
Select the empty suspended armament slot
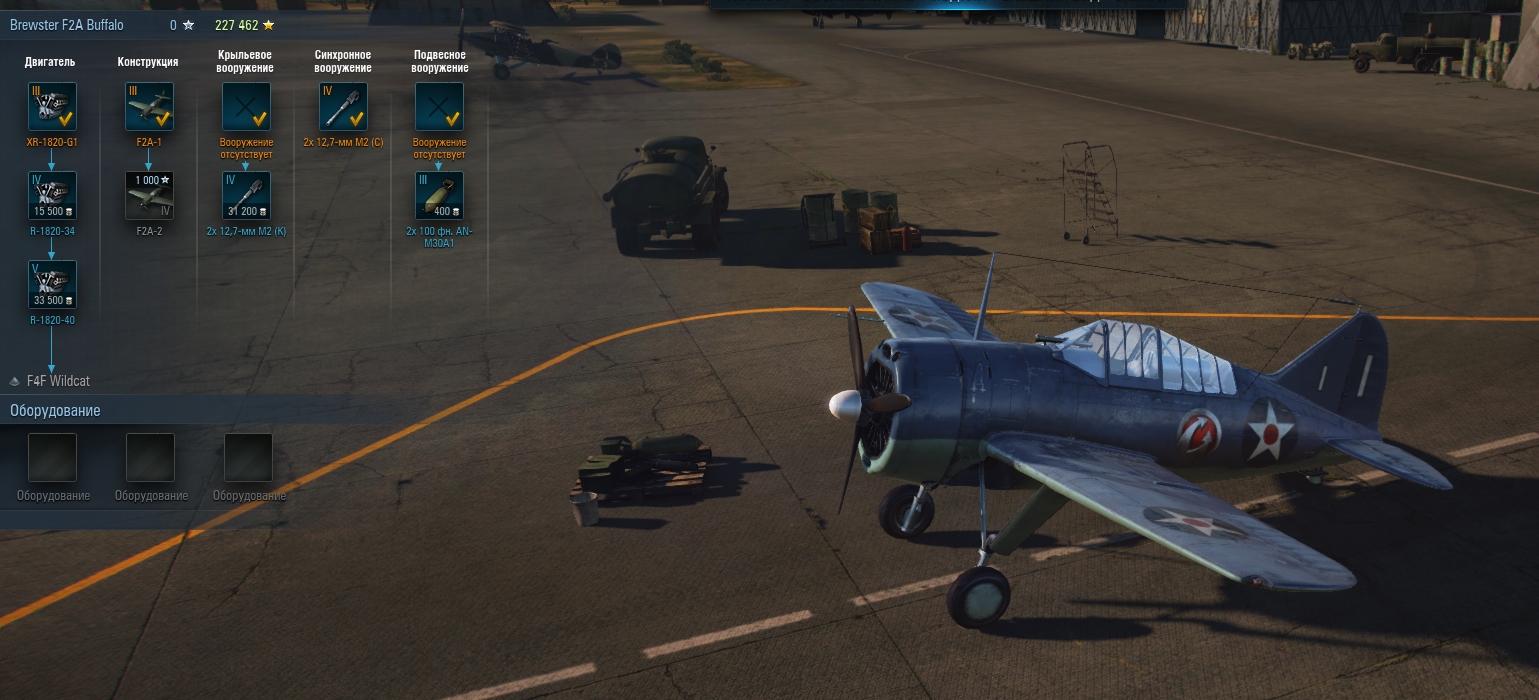click(440, 107)
